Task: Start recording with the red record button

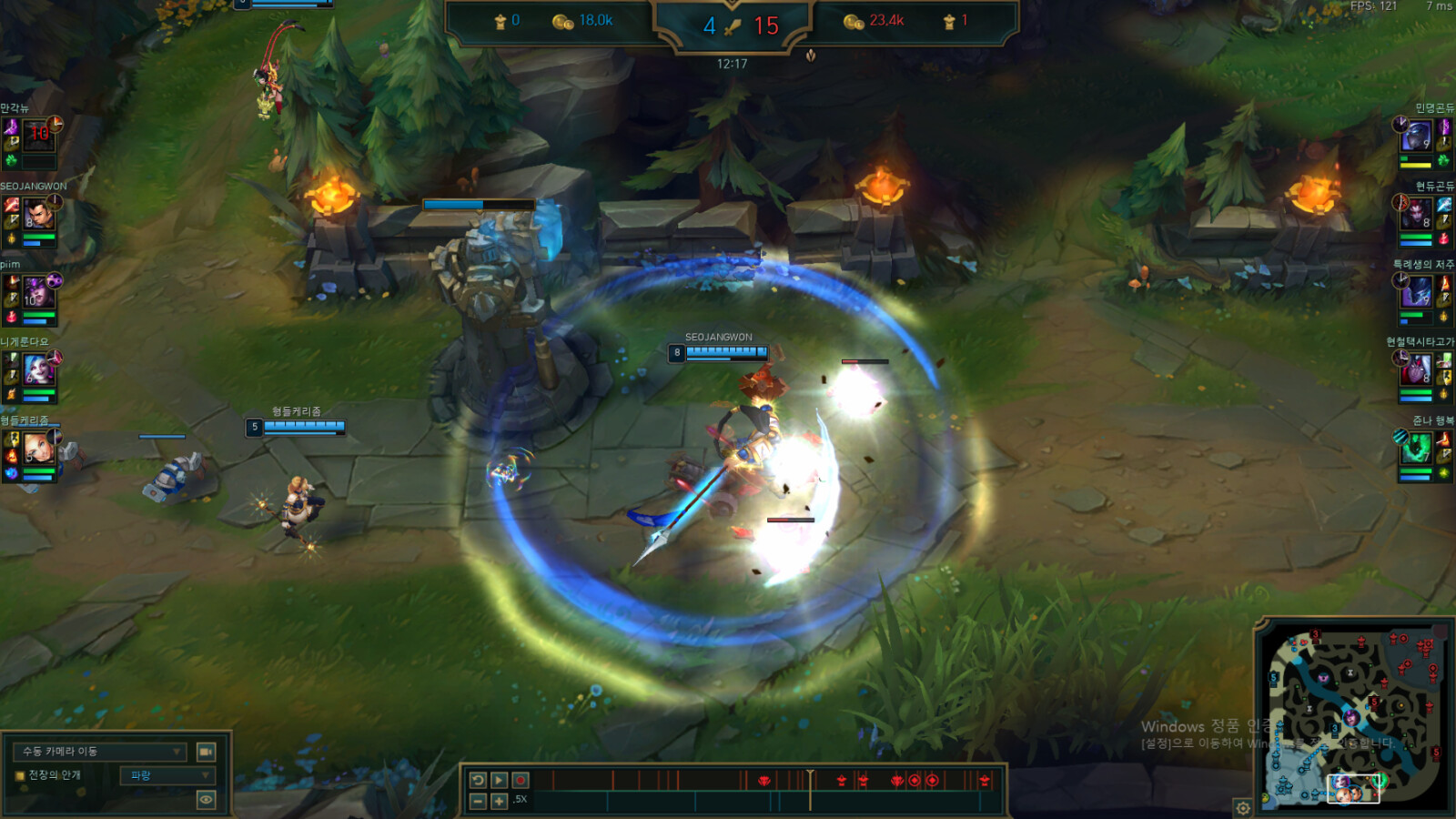Action: (521, 780)
